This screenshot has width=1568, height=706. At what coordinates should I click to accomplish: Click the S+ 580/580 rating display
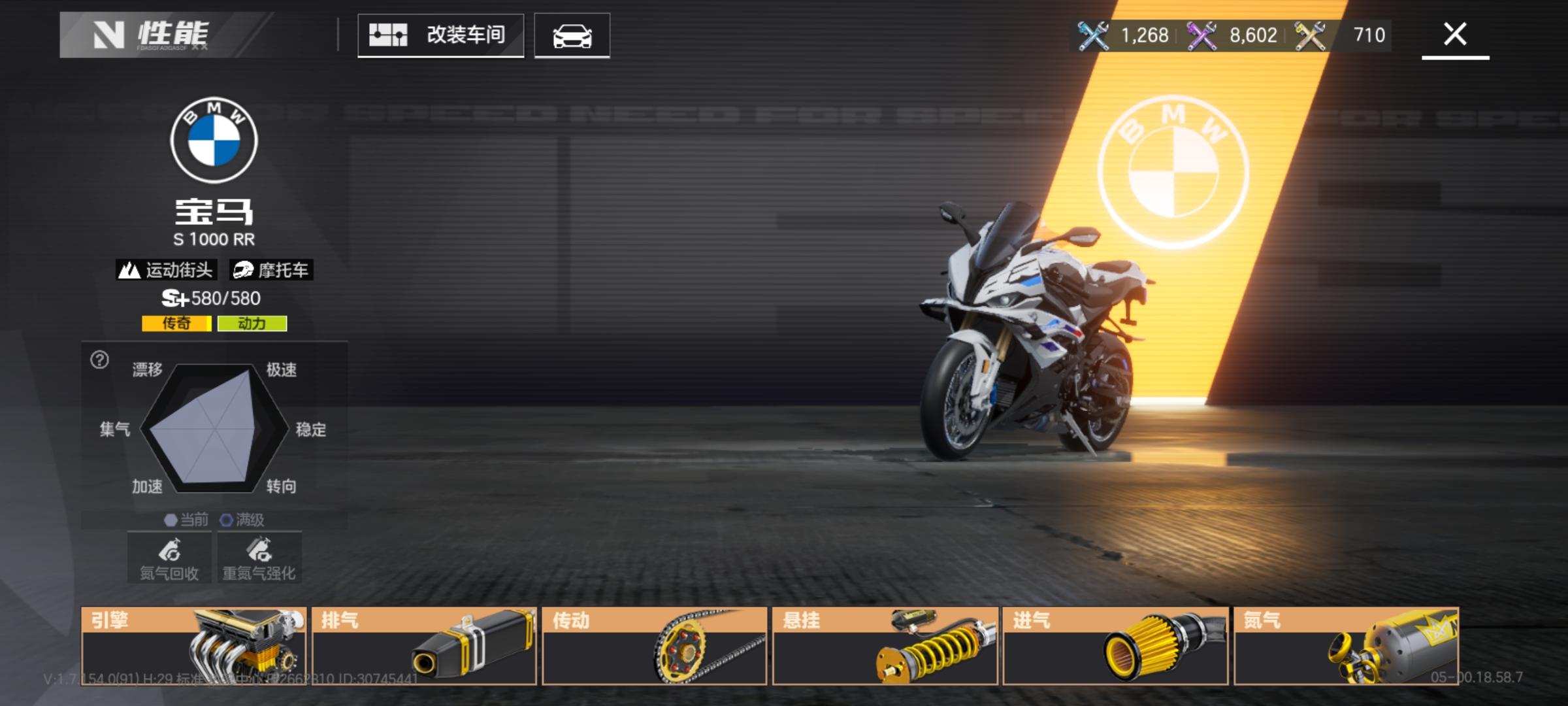(212, 299)
